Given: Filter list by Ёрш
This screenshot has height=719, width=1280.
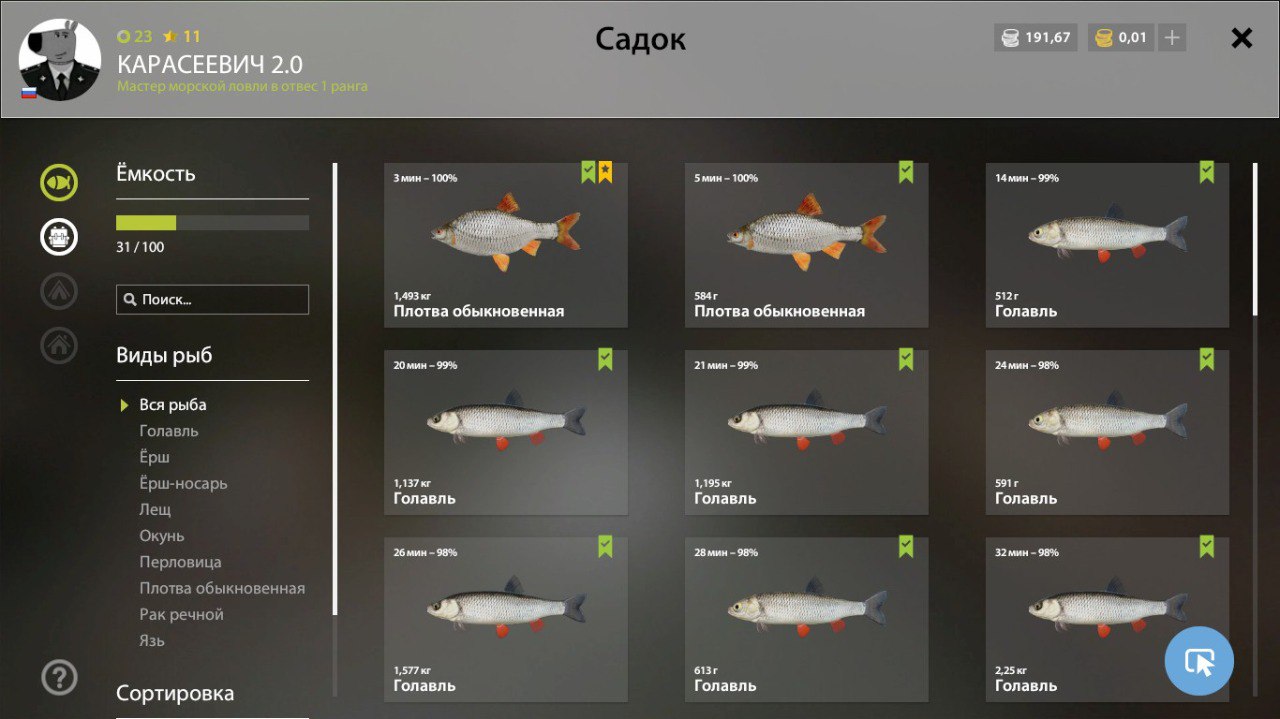Looking at the screenshot, I should pos(155,457).
